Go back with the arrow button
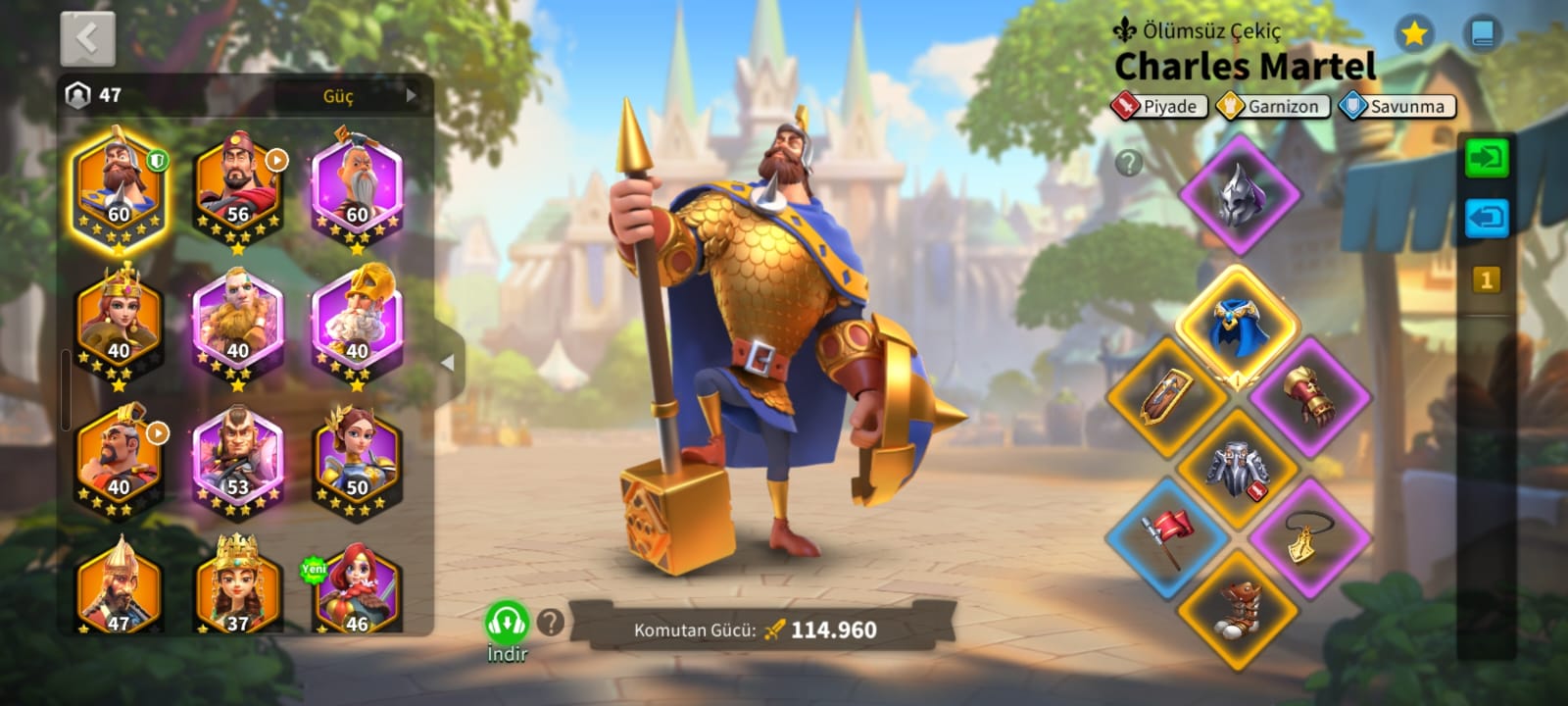This screenshot has height=706, width=1568. click(x=88, y=39)
